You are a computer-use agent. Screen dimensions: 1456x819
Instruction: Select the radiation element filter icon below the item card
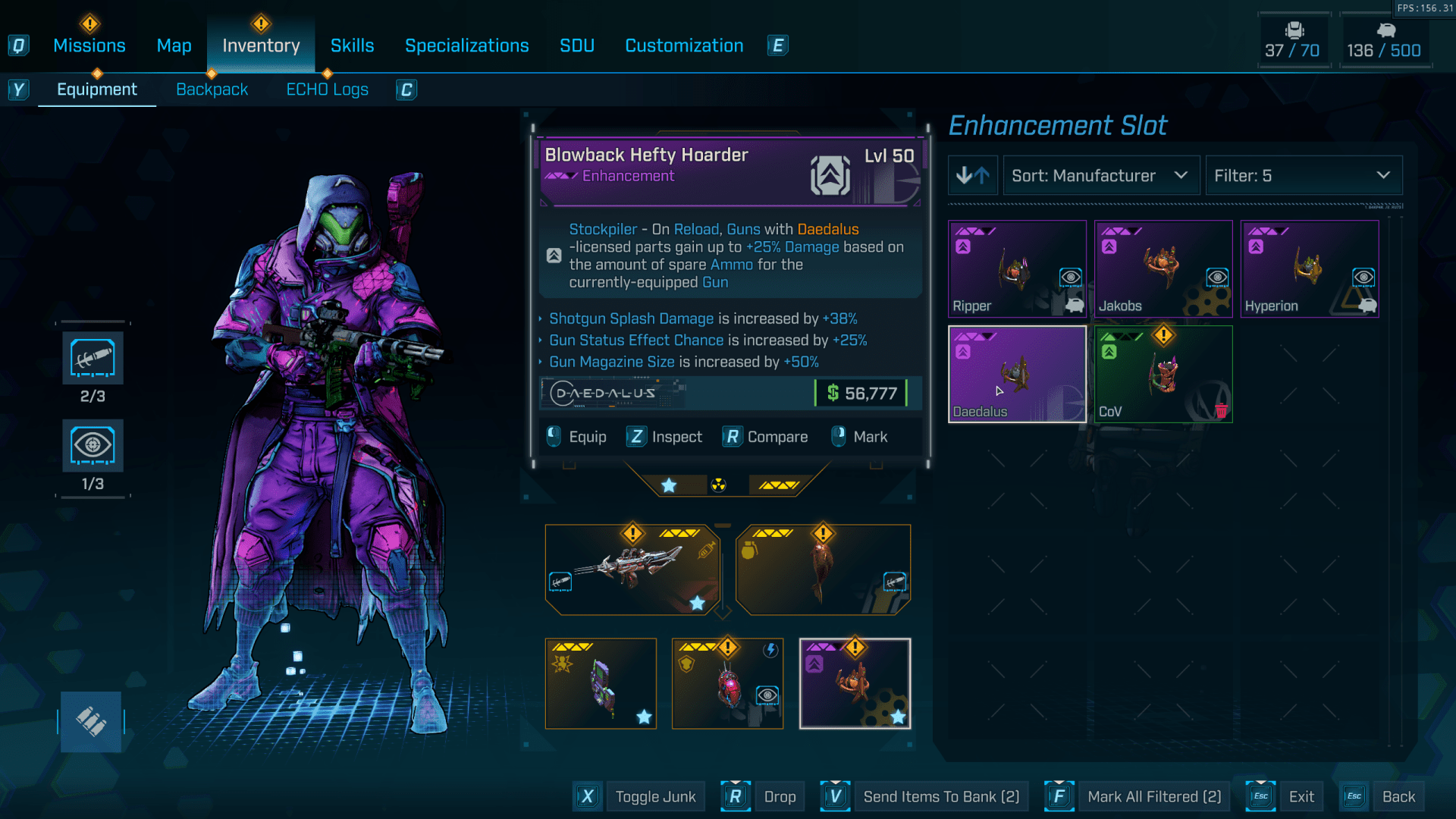coord(719,485)
